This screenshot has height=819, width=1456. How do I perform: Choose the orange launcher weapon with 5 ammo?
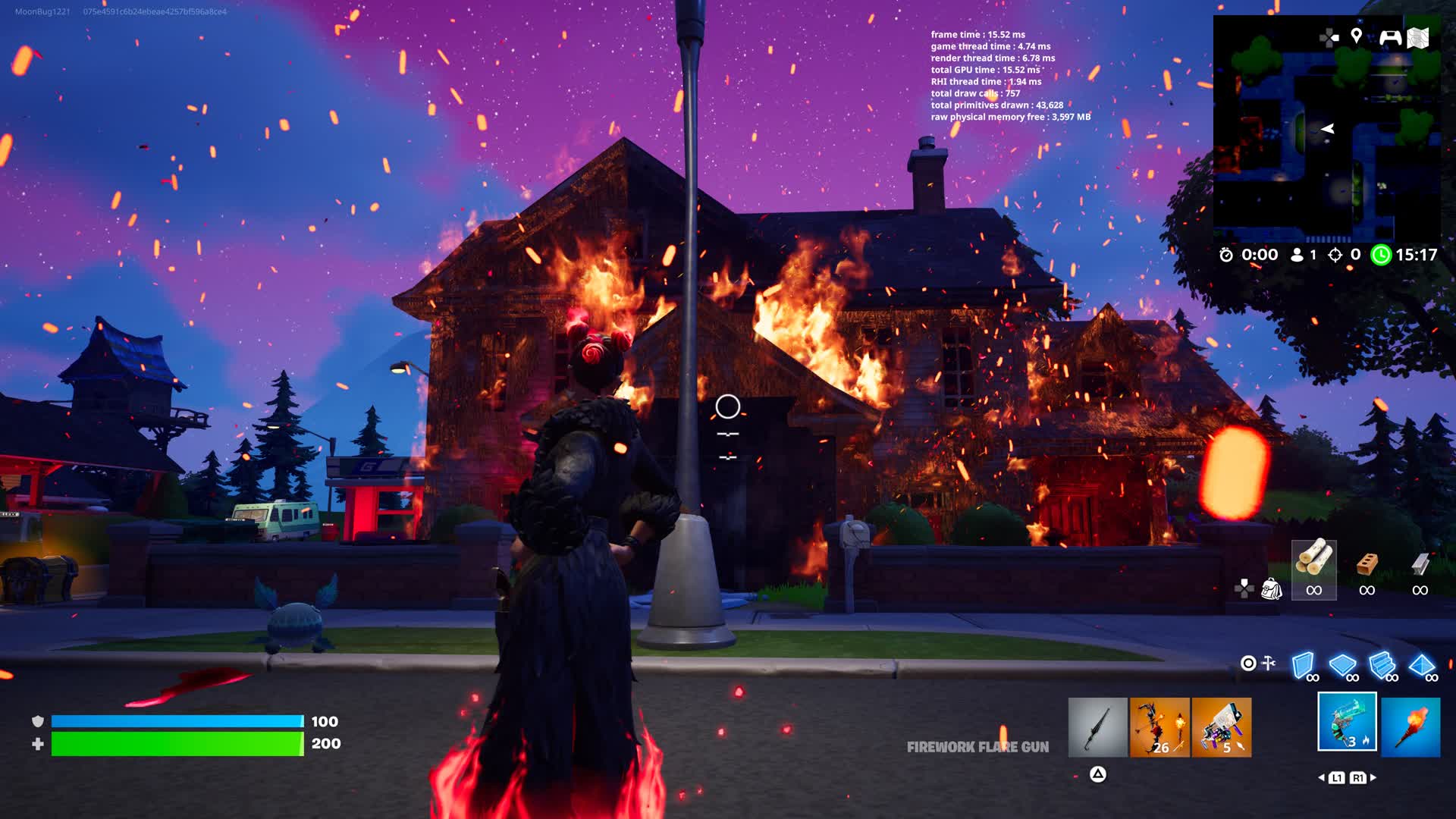pos(1221,728)
